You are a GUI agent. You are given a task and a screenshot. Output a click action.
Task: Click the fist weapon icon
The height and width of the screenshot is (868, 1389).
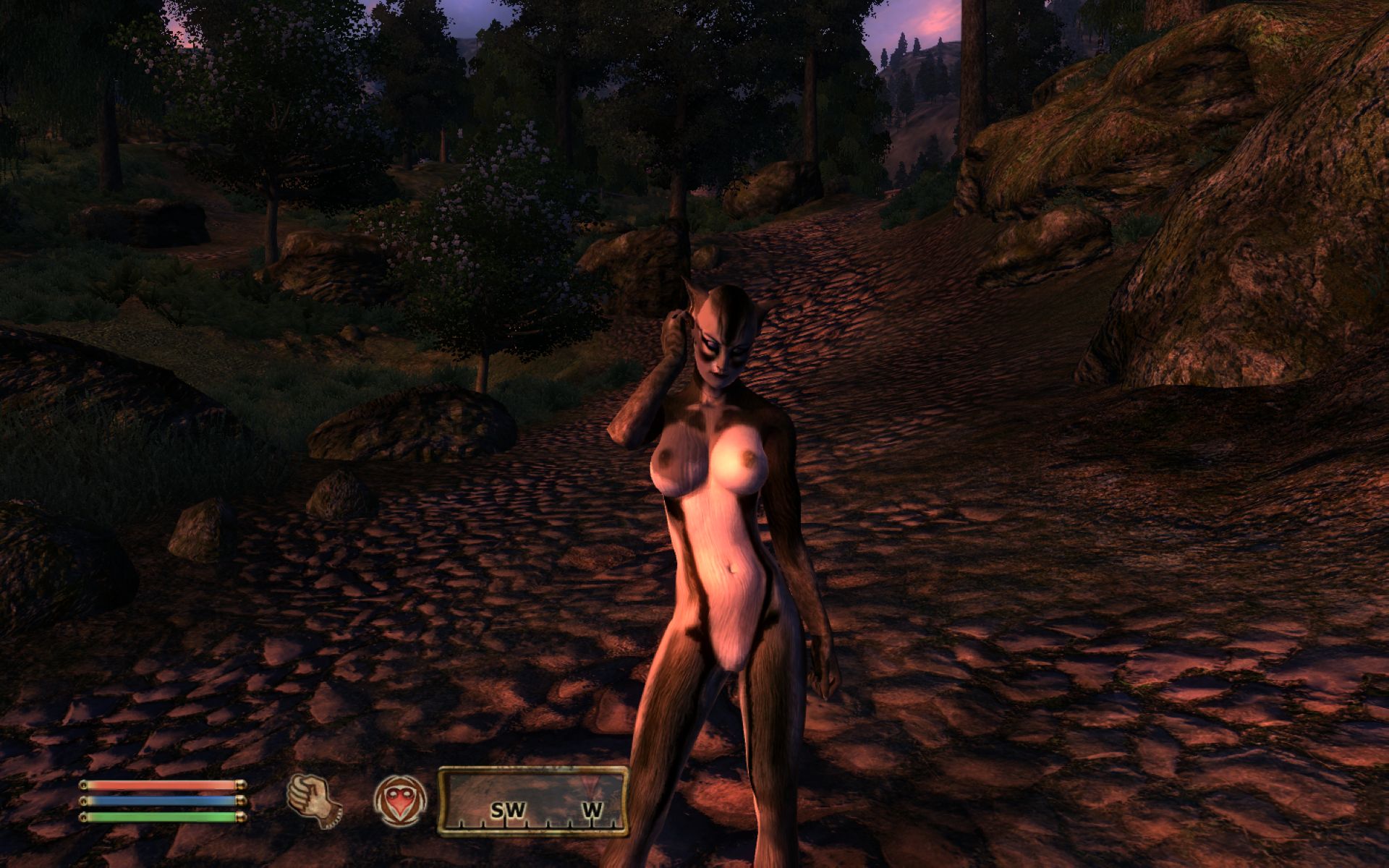[314, 799]
